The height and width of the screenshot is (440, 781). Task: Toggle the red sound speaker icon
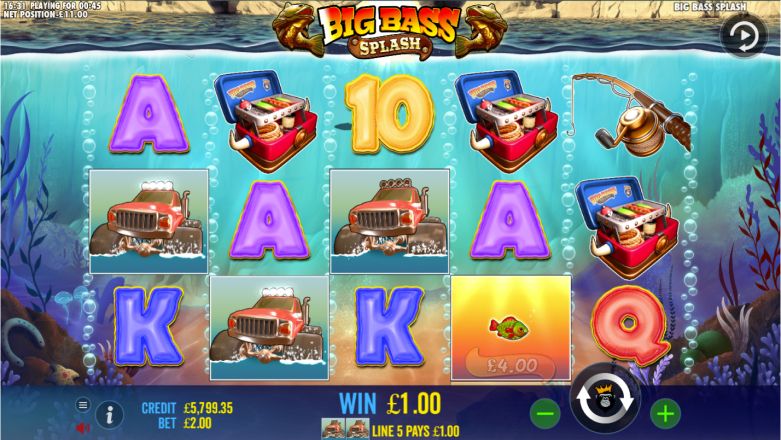pos(83,427)
